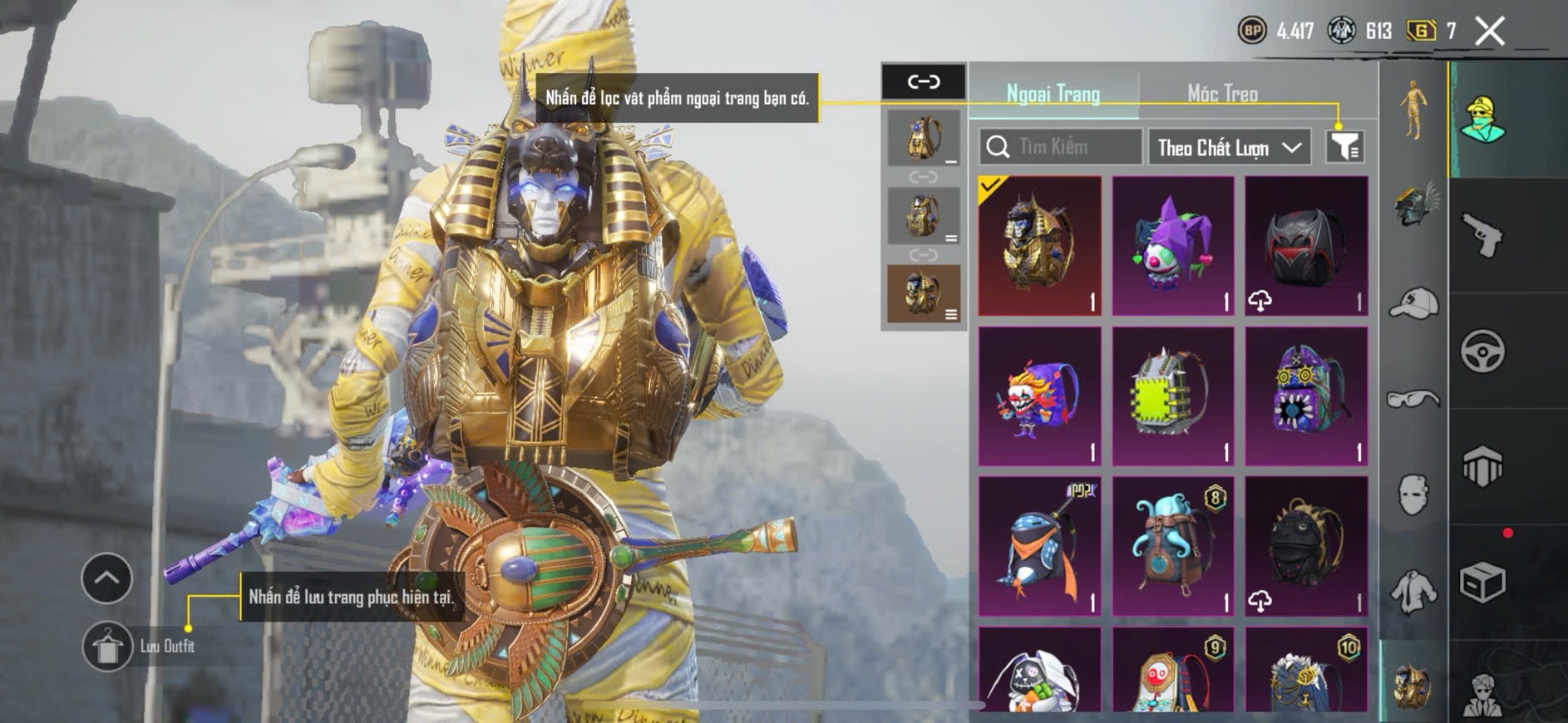Choose the black frog backpack

coord(1306,546)
